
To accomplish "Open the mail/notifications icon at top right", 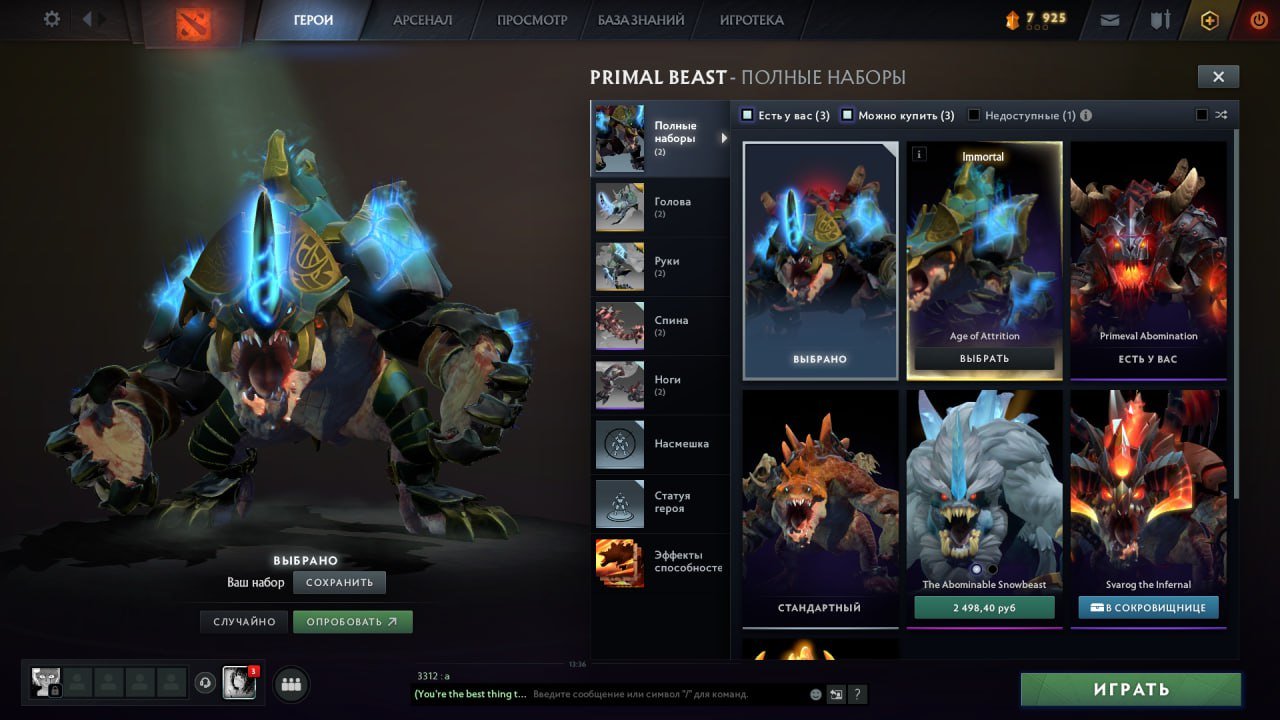I will pyautogui.click(x=1109, y=19).
